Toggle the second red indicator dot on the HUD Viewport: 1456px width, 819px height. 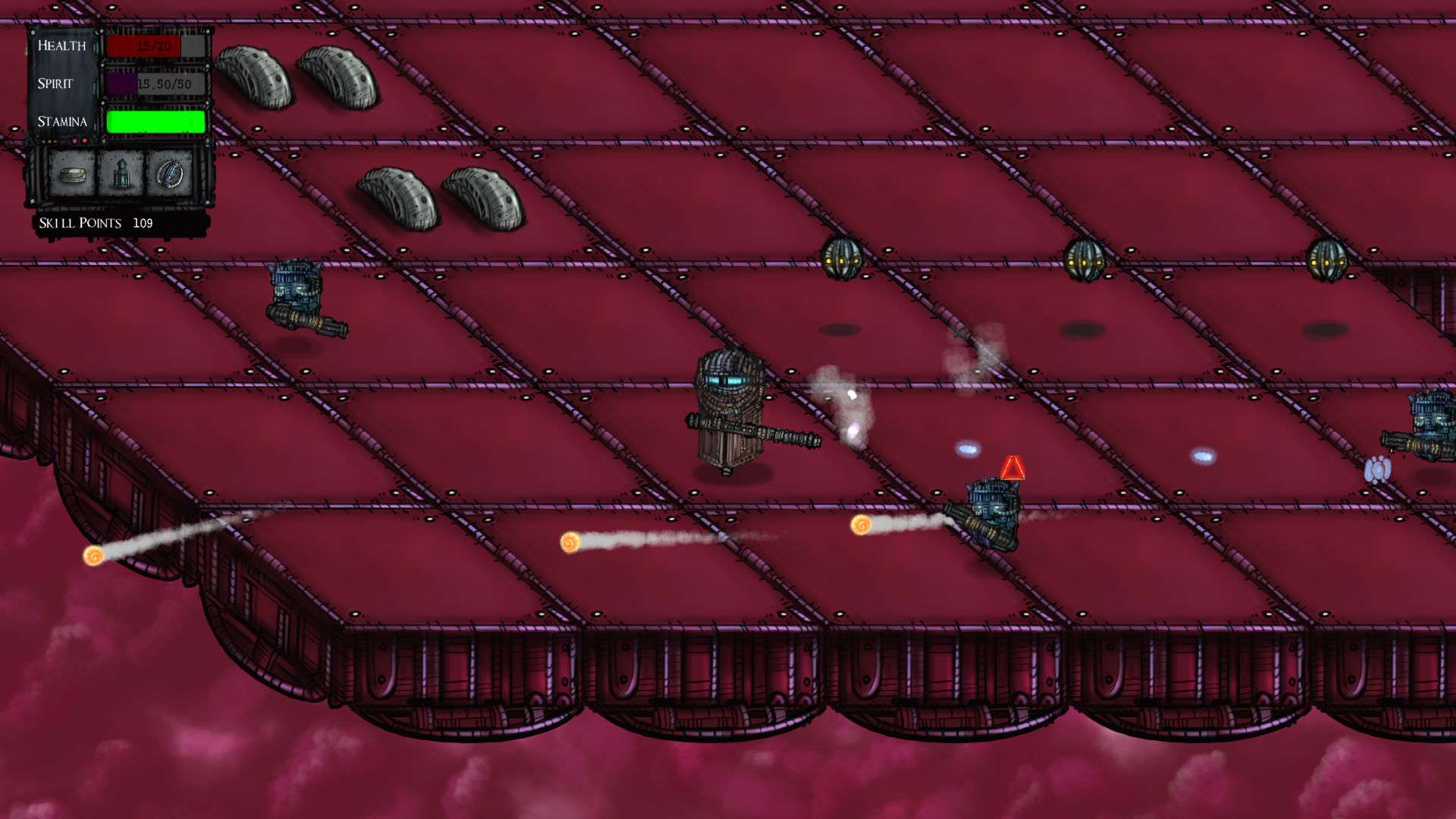[x=84, y=141]
